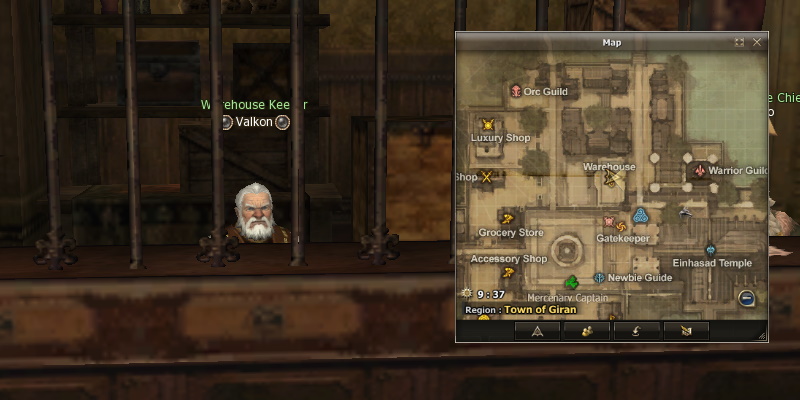Click the Luxury Shop marker on map
This screenshot has width=800, height=400.
pyautogui.click(x=488, y=125)
